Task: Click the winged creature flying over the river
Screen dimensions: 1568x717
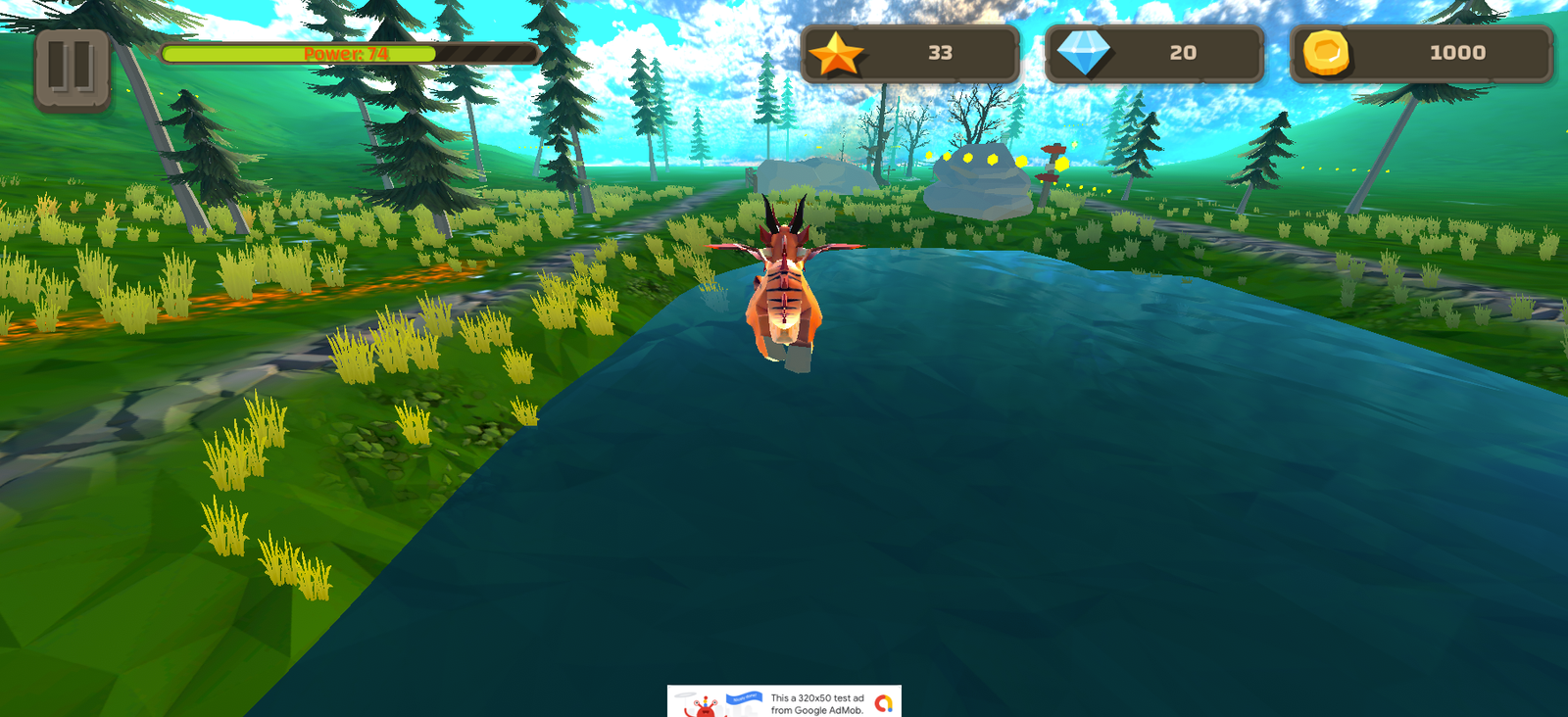Action: click(x=784, y=284)
